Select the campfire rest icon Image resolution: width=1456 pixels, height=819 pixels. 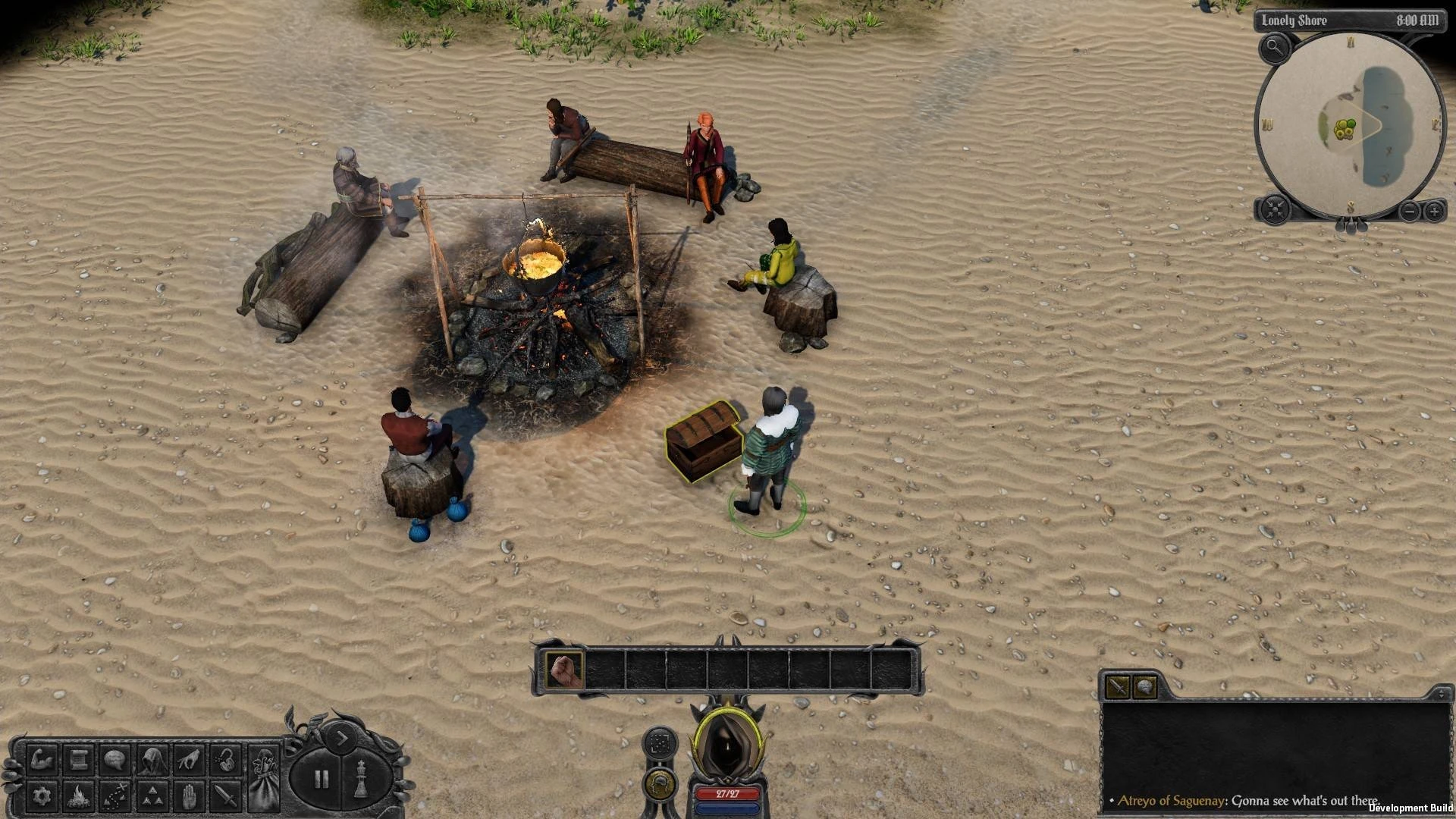coord(79,796)
